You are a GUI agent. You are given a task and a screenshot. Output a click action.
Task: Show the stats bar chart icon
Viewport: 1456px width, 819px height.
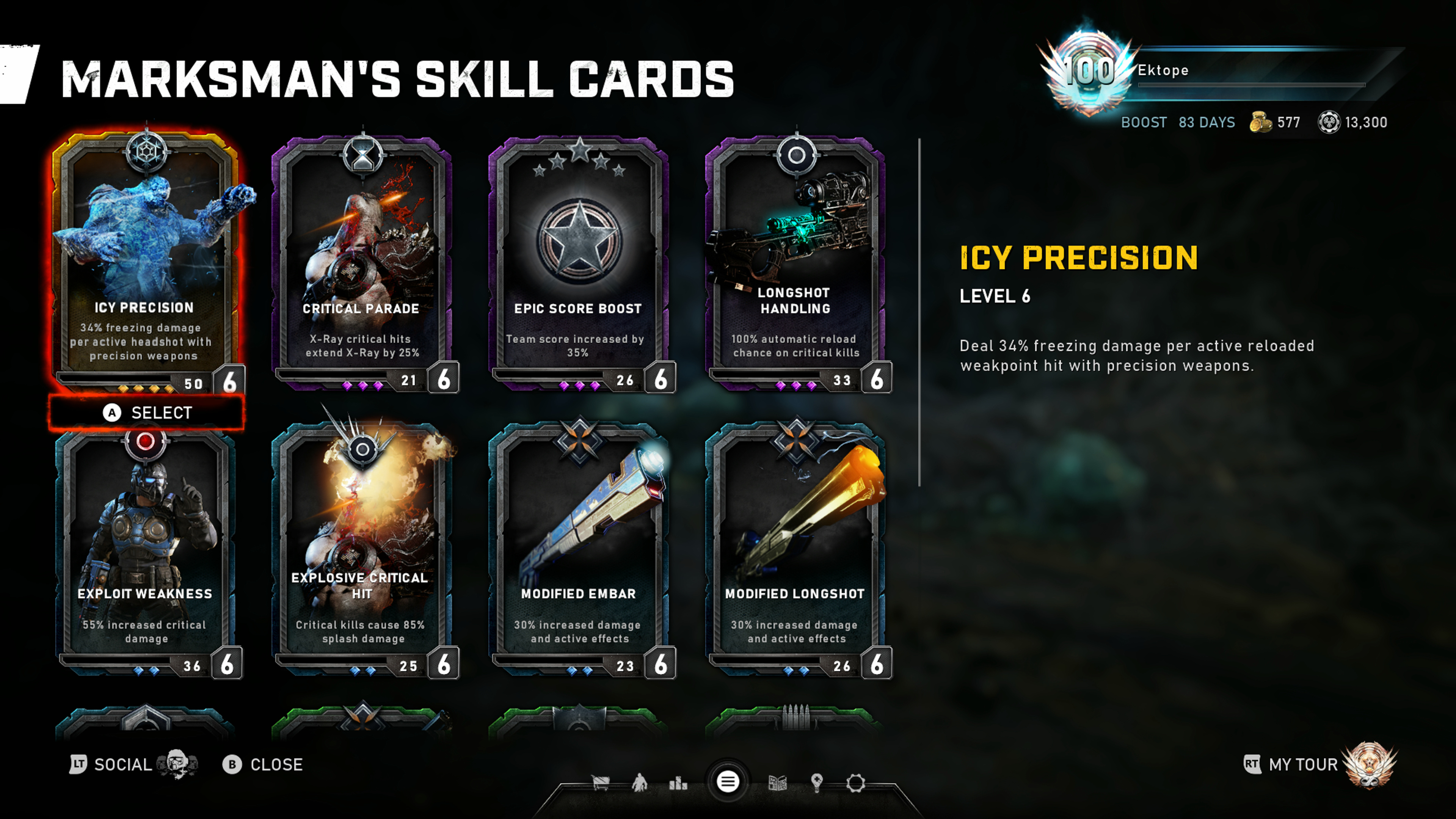click(678, 783)
